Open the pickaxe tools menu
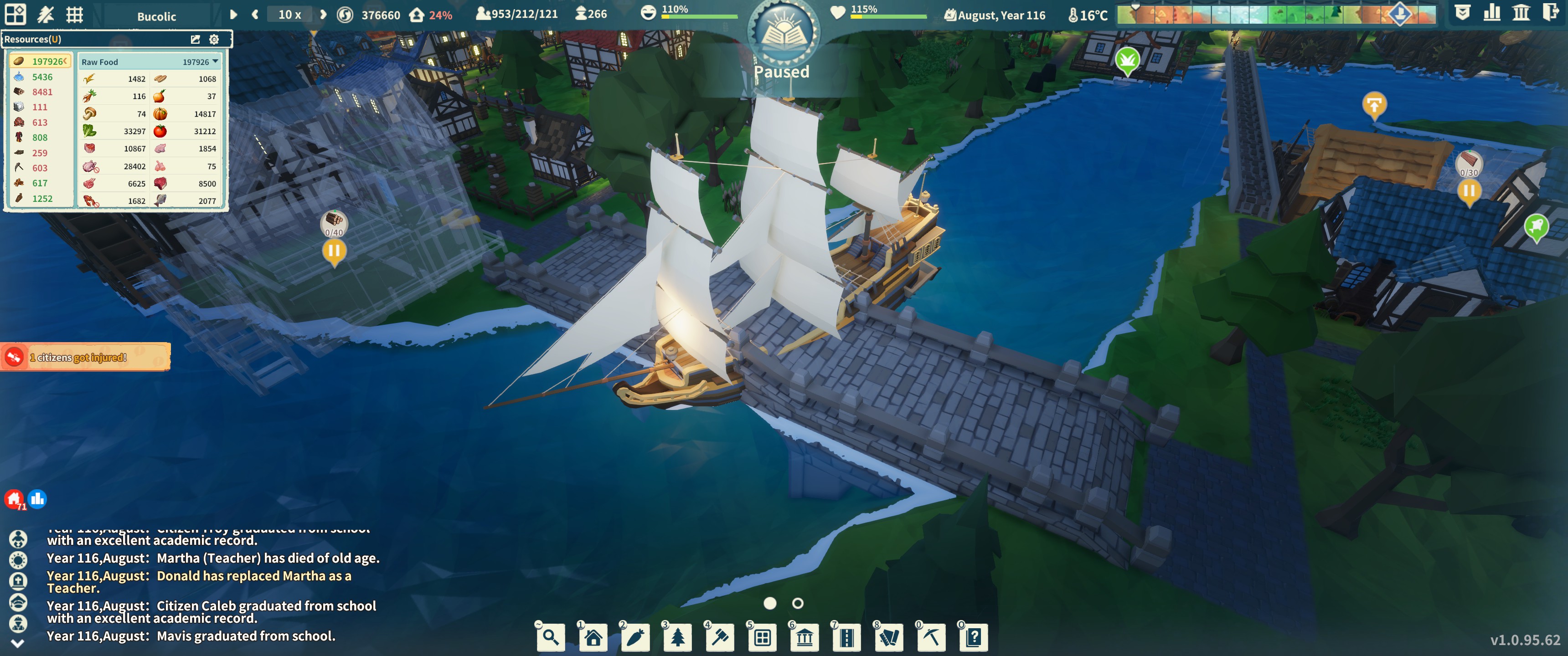This screenshot has height=656, width=1568. coord(931,637)
